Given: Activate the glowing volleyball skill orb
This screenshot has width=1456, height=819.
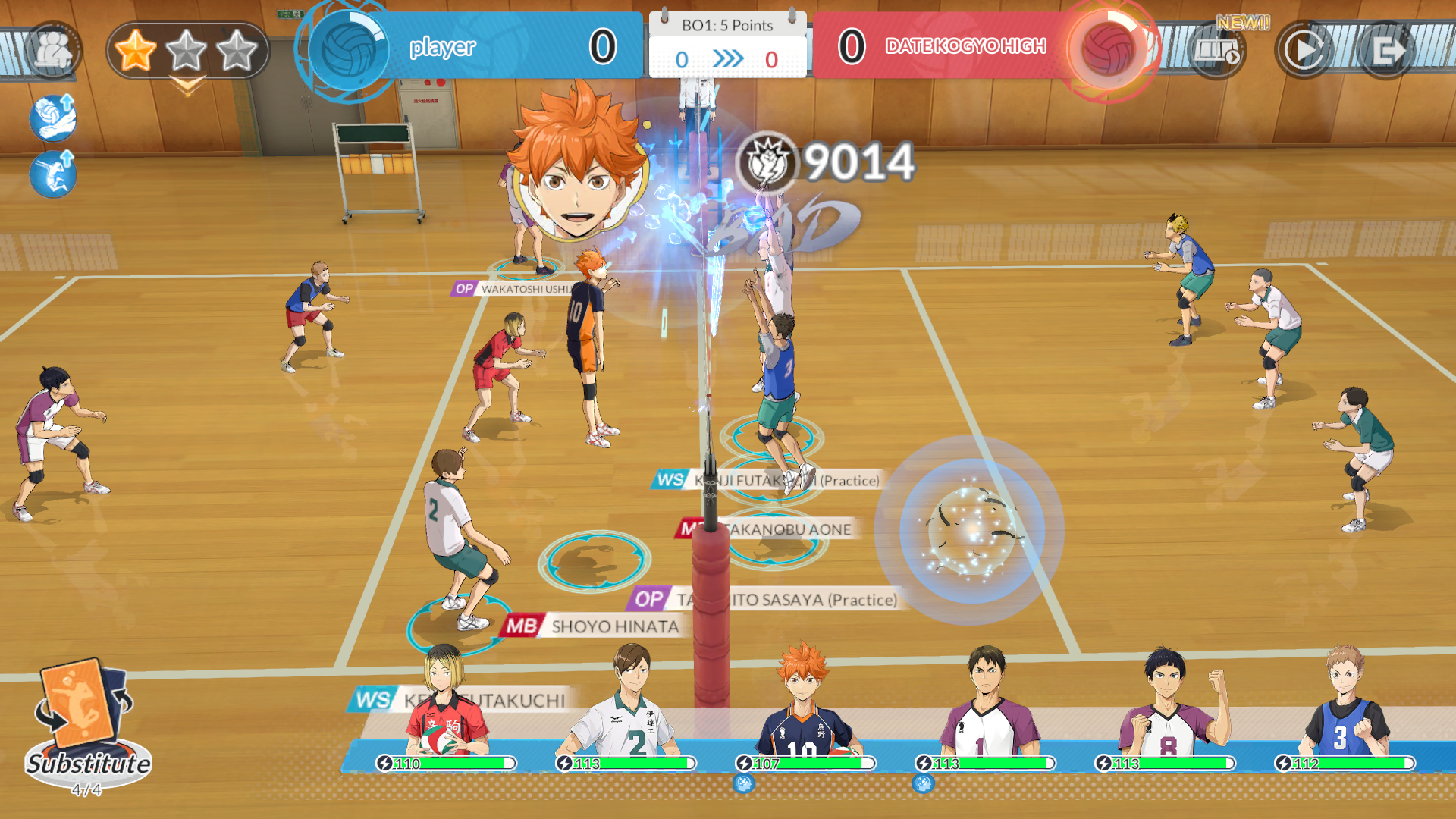Looking at the screenshot, I should [x=970, y=530].
